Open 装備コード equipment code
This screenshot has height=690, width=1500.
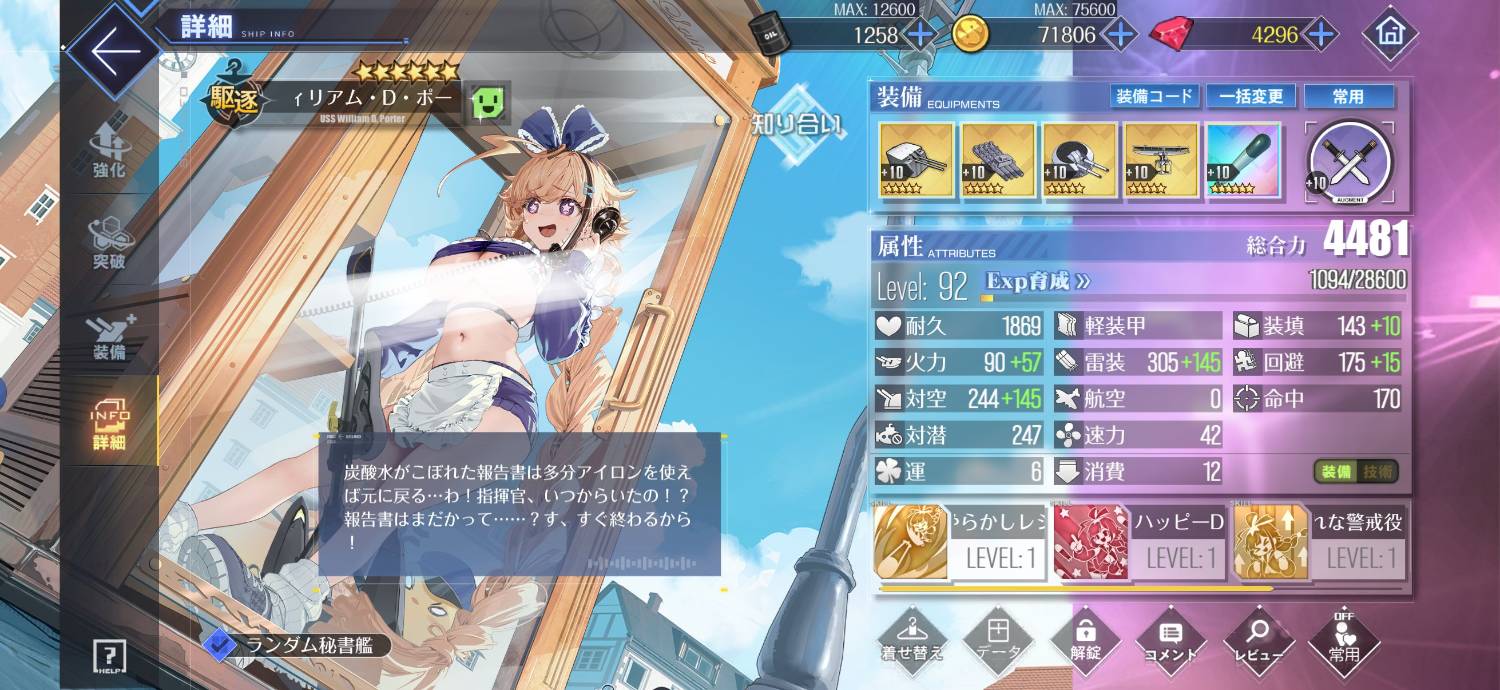point(1154,96)
